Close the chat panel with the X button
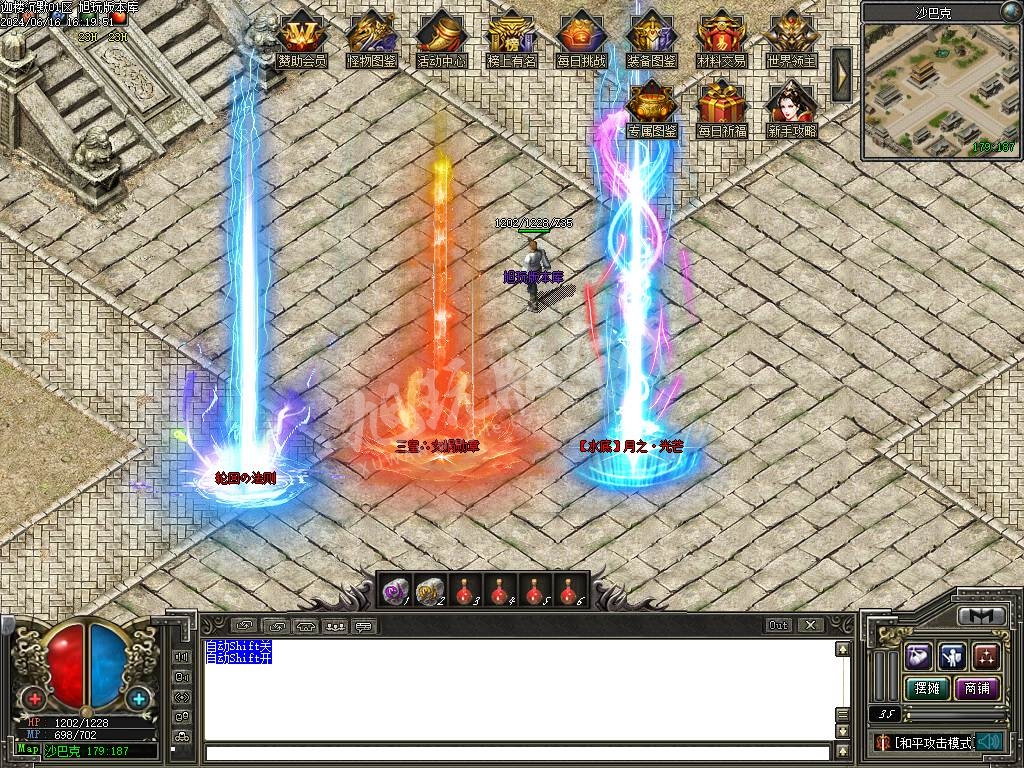 (810, 625)
